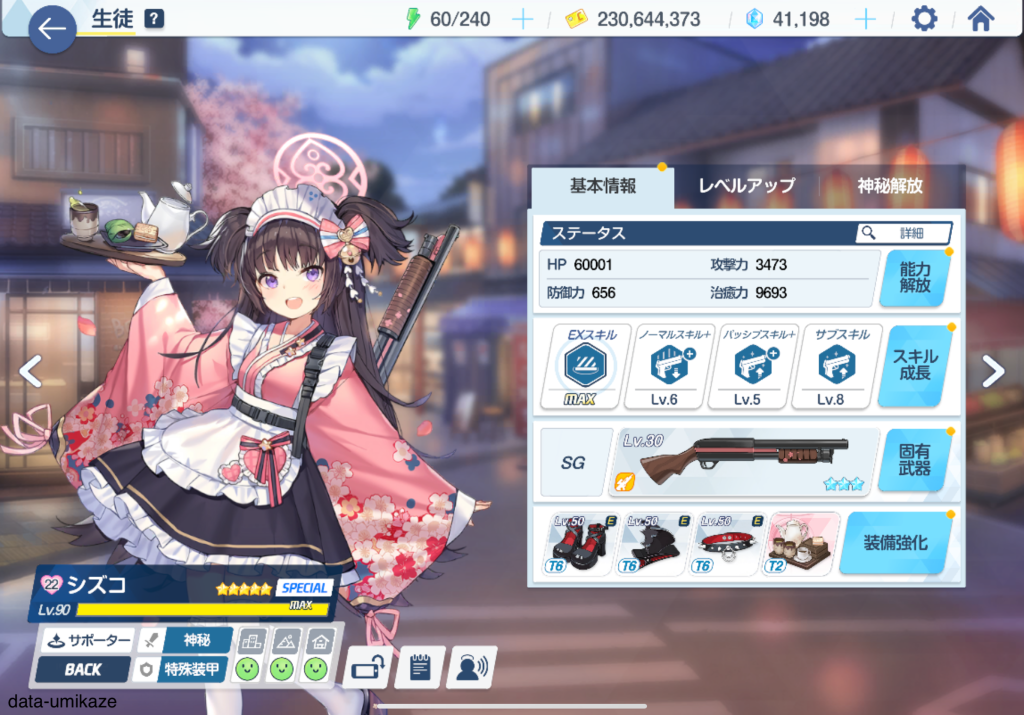Viewport: 1024px width, 715px height.
Task: Select the shotgun weapon slot
Action: [744, 462]
